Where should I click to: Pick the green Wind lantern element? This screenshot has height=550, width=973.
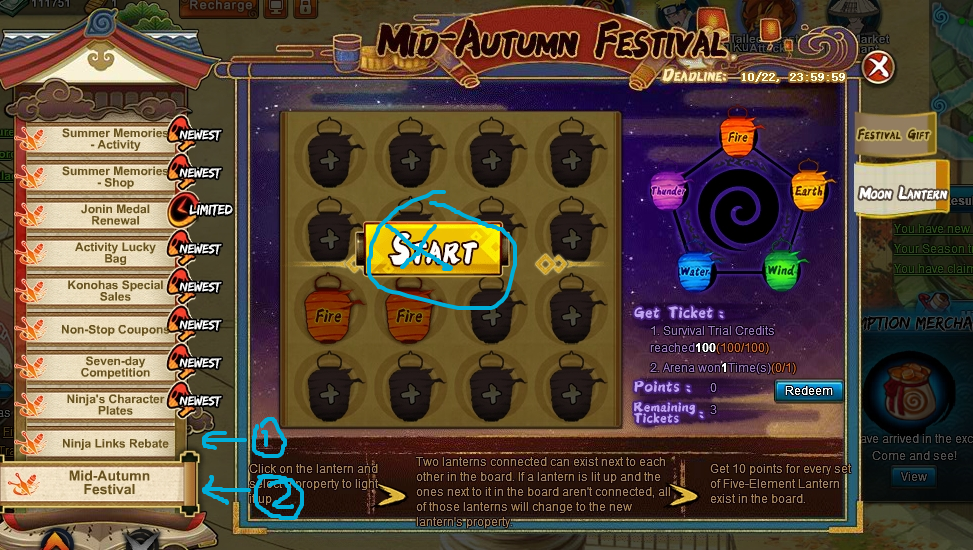[780, 270]
